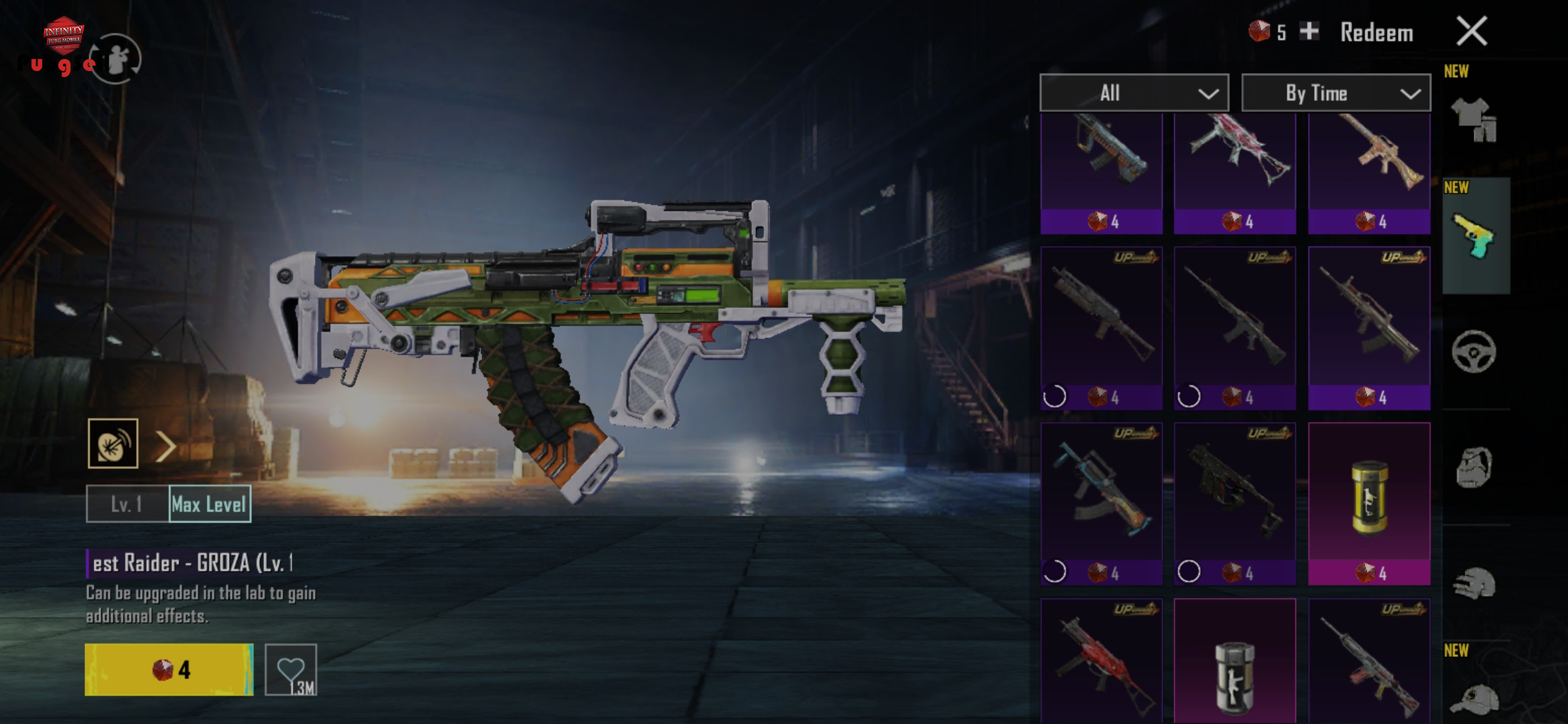Select the gun skins category tab
Image resolution: width=1568 pixels, height=724 pixels.
click(1475, 237)
